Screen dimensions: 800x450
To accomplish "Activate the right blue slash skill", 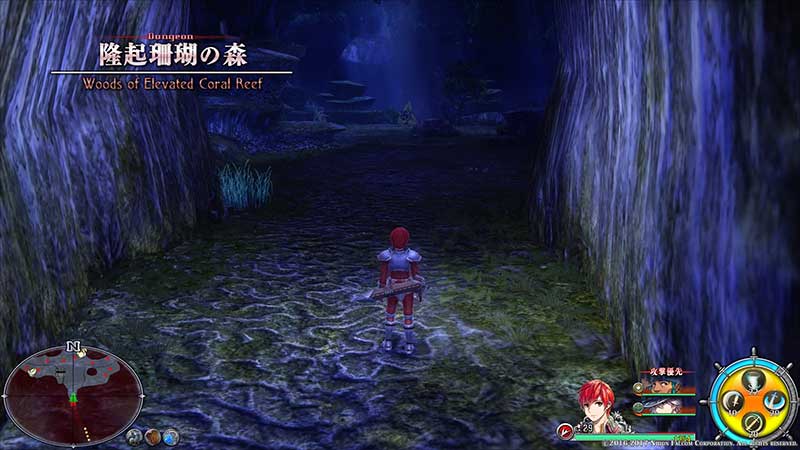I will point(772,400).
